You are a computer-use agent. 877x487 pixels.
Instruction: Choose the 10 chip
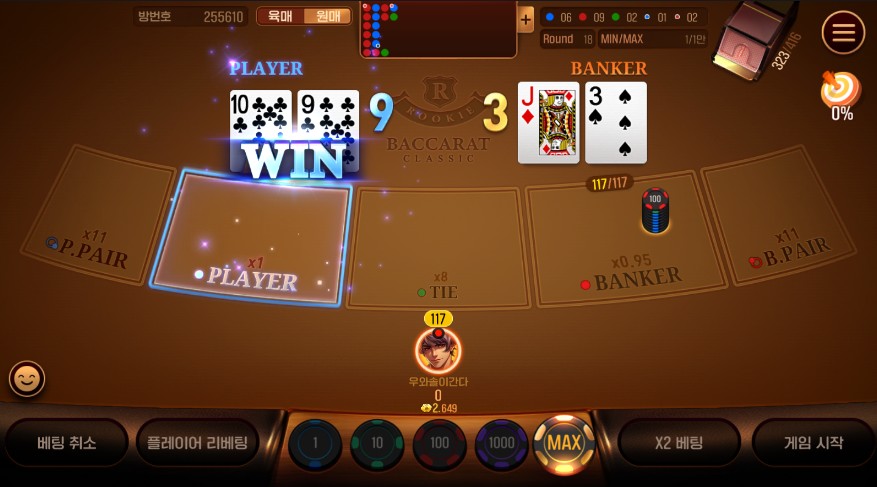coord(377,444)
